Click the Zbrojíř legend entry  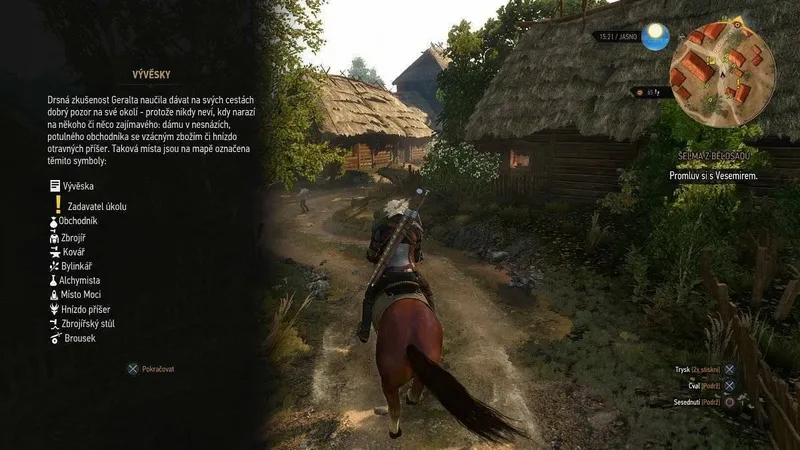click(74, 238)
